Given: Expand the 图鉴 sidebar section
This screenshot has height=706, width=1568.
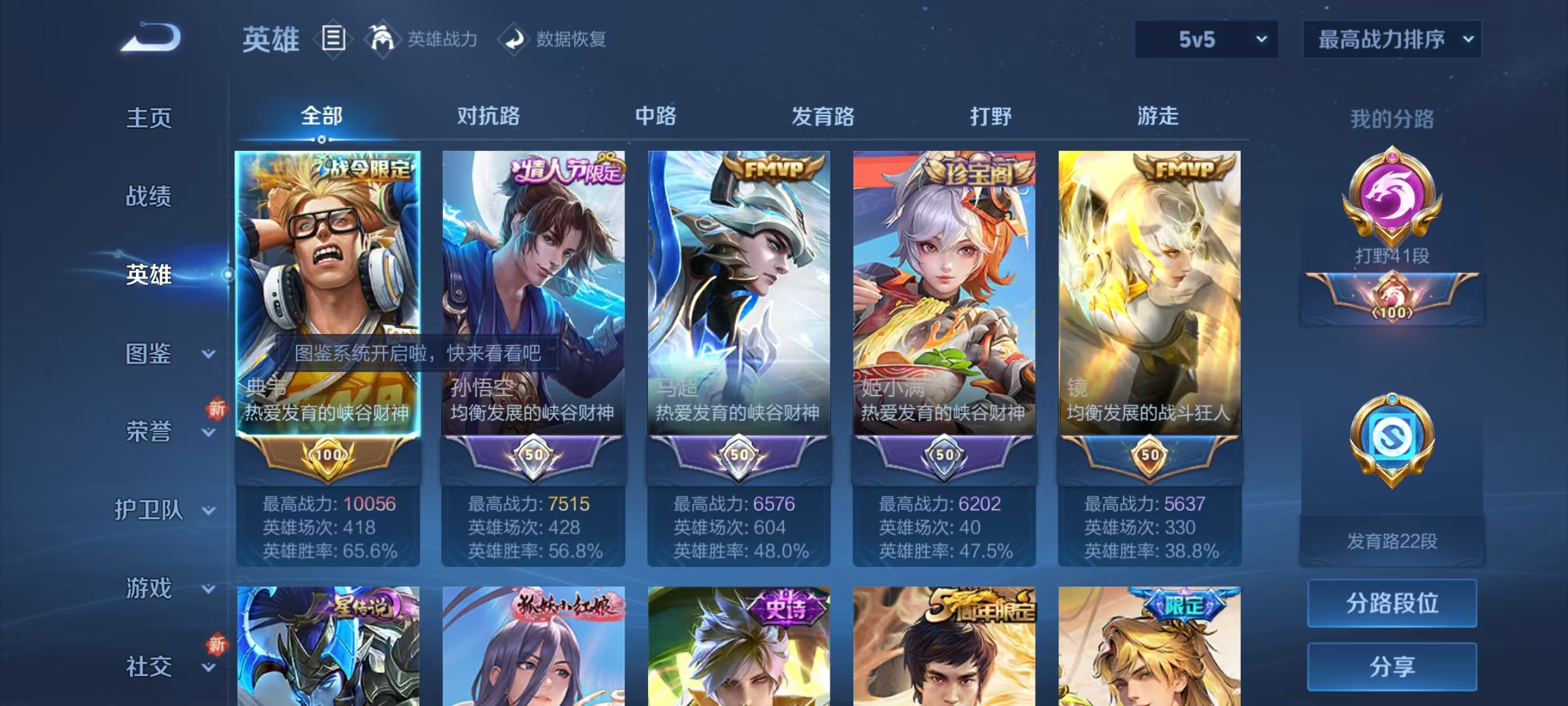Looking at the screenshot, I should pyautogui.click(x=149, y=353).
